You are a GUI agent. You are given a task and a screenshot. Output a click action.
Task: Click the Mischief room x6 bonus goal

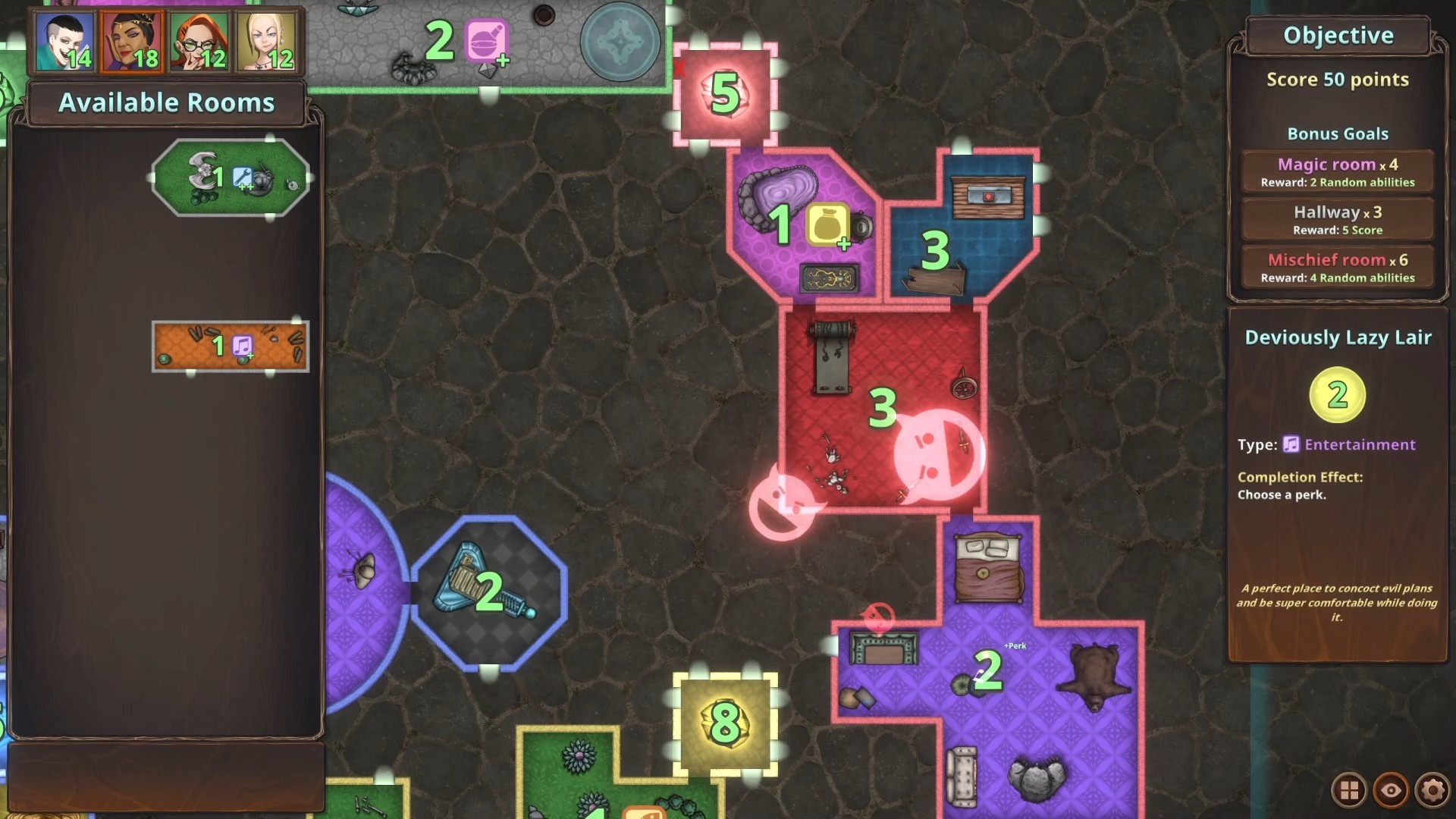[1337, 267]
